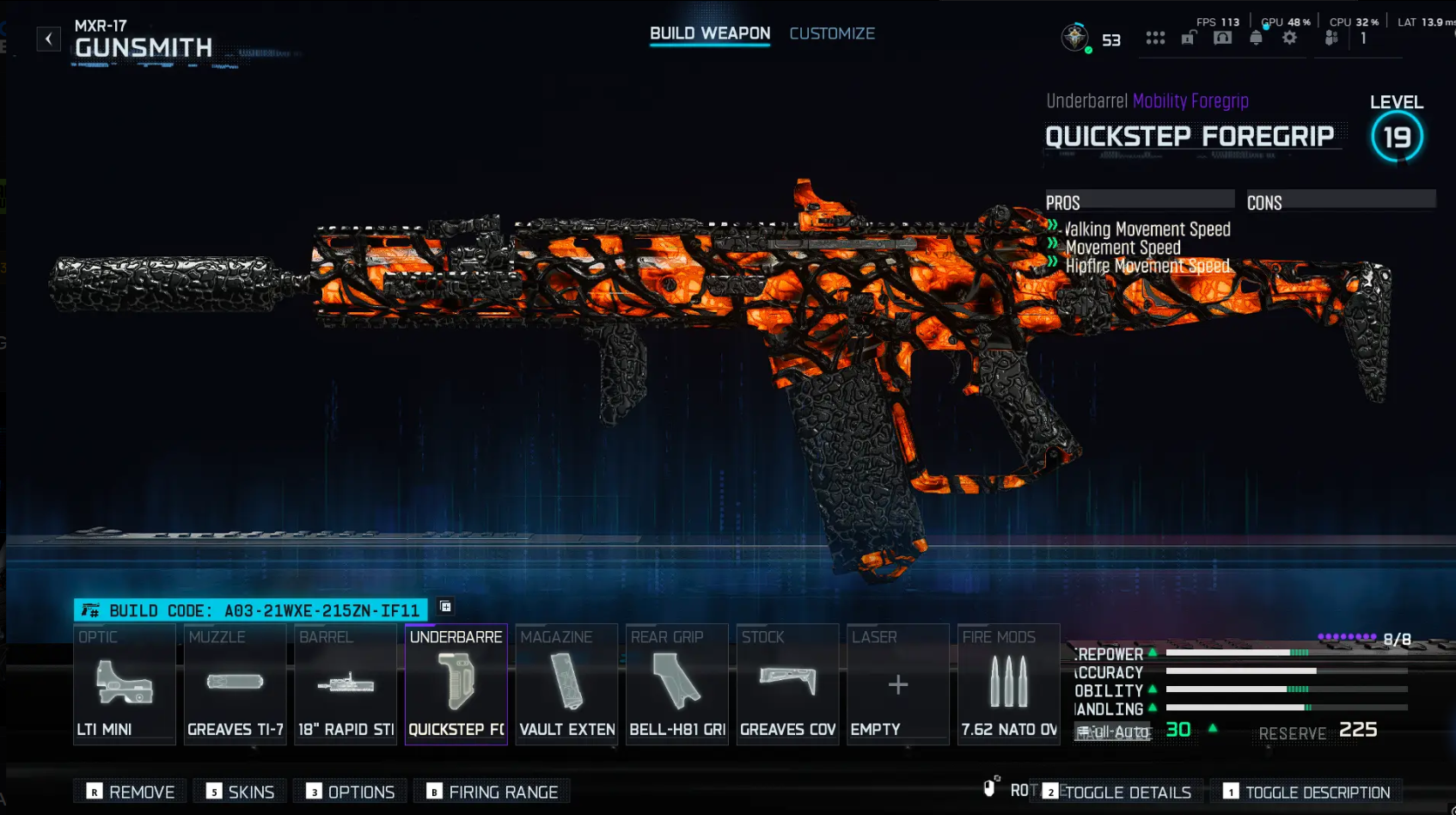
Task: Open the Greaves Cov stock slot
Action: pyautogui.click(x=786, y=683)
